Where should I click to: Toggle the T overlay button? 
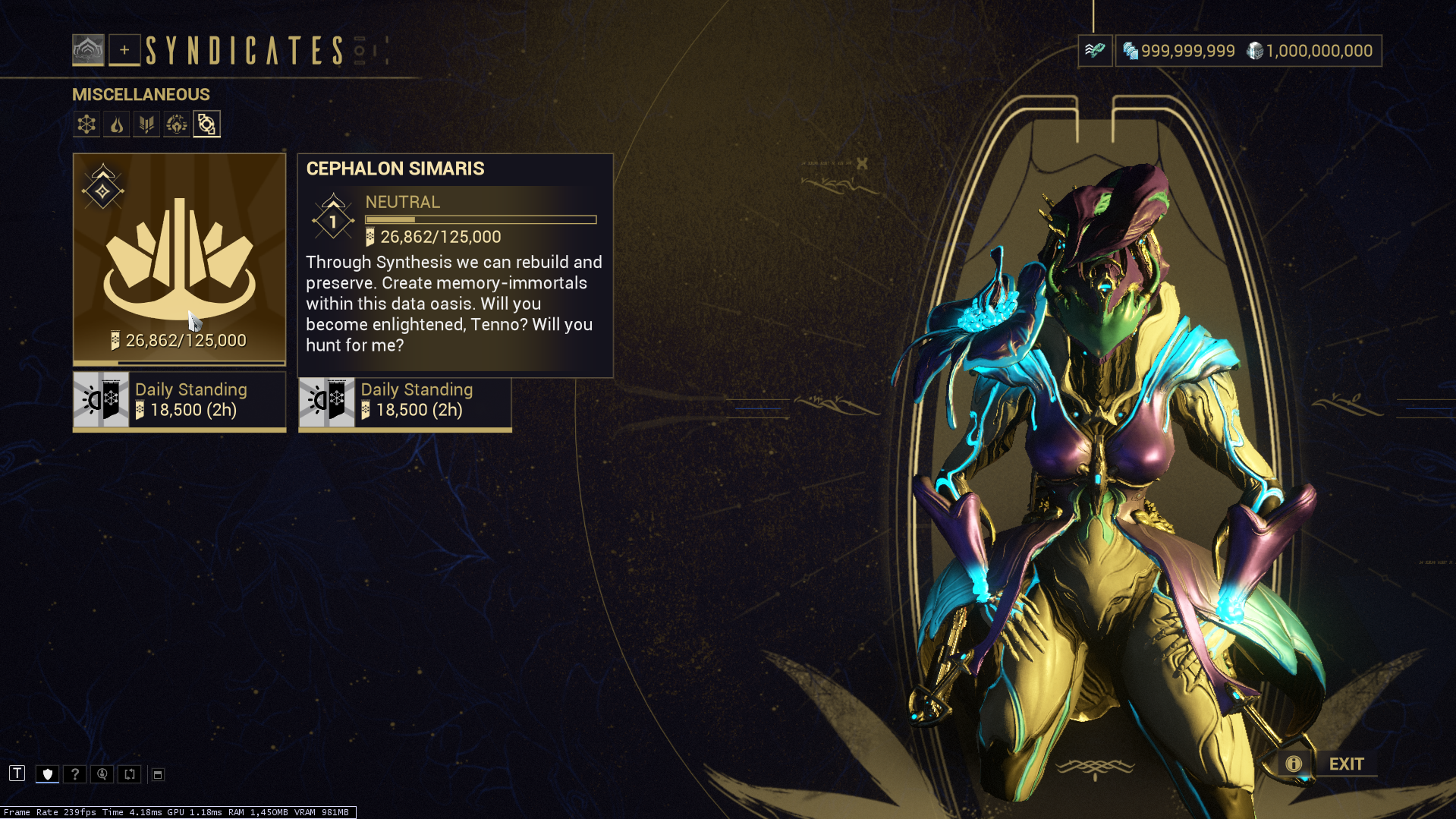pos(17,773)
